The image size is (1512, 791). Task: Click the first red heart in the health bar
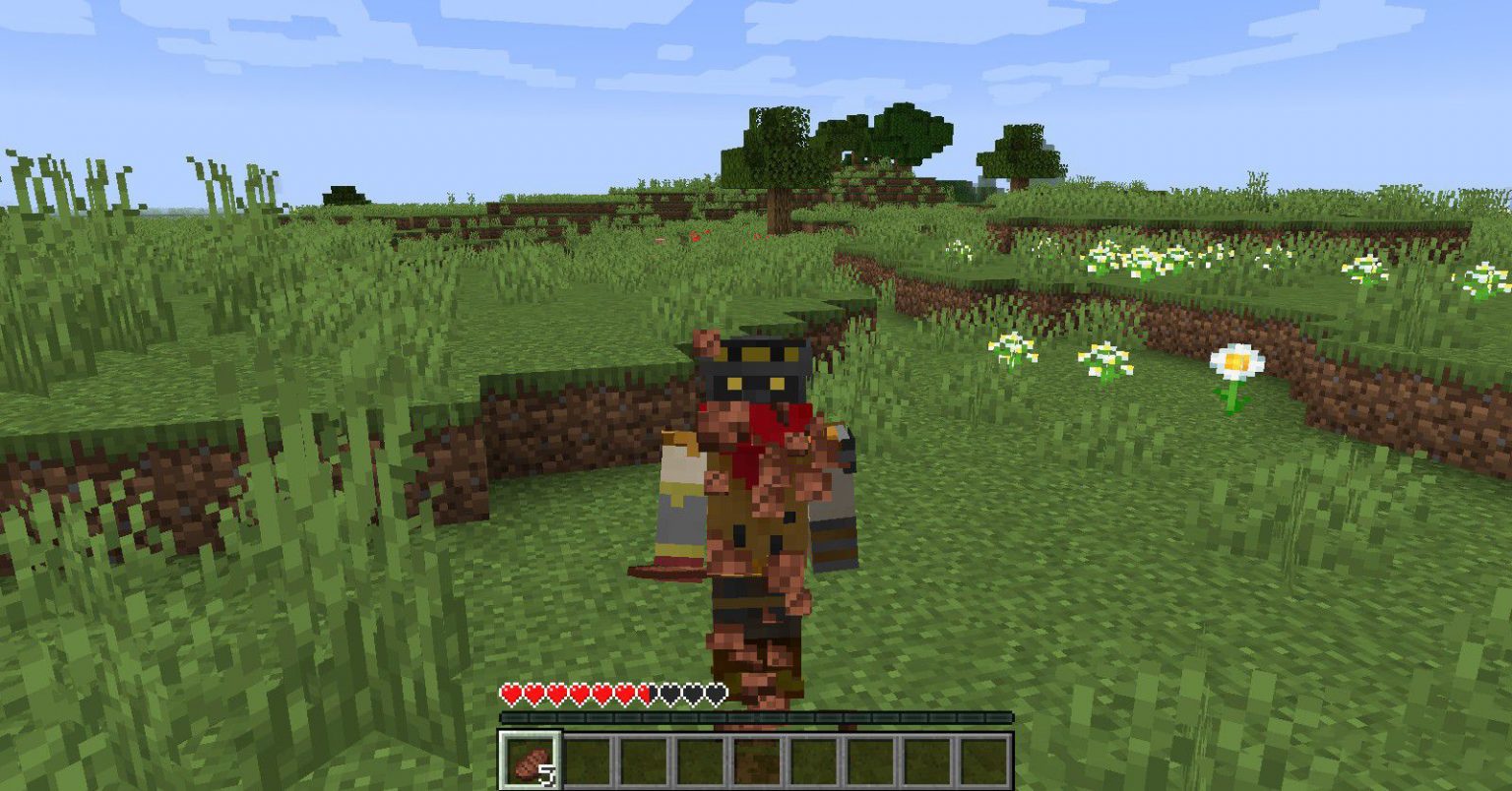click(x=512, y=694)
